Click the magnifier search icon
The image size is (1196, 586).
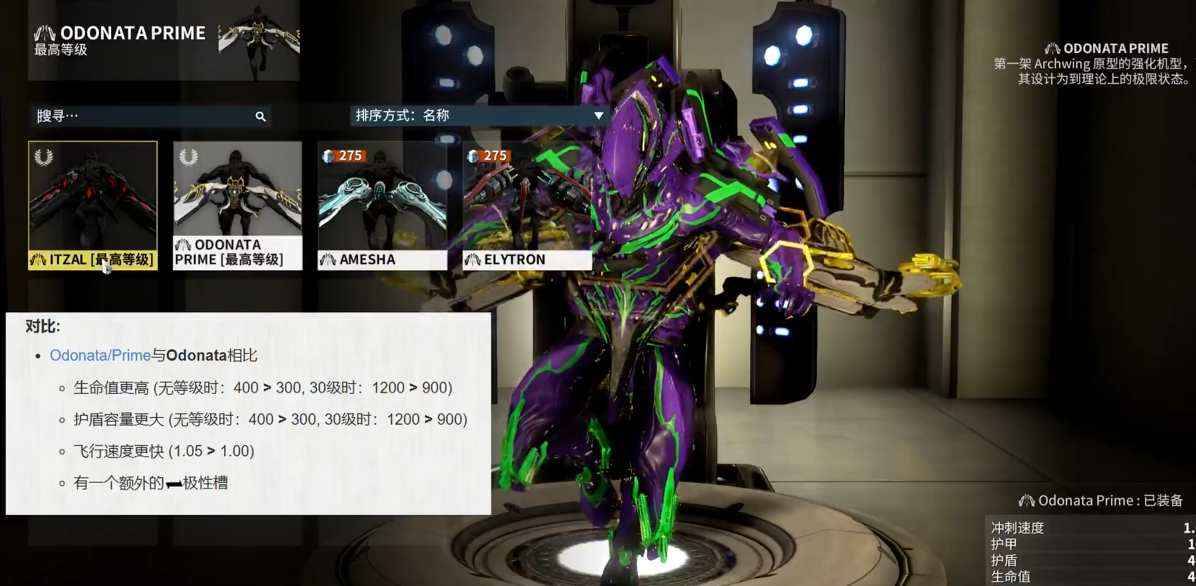coord(260,117)
